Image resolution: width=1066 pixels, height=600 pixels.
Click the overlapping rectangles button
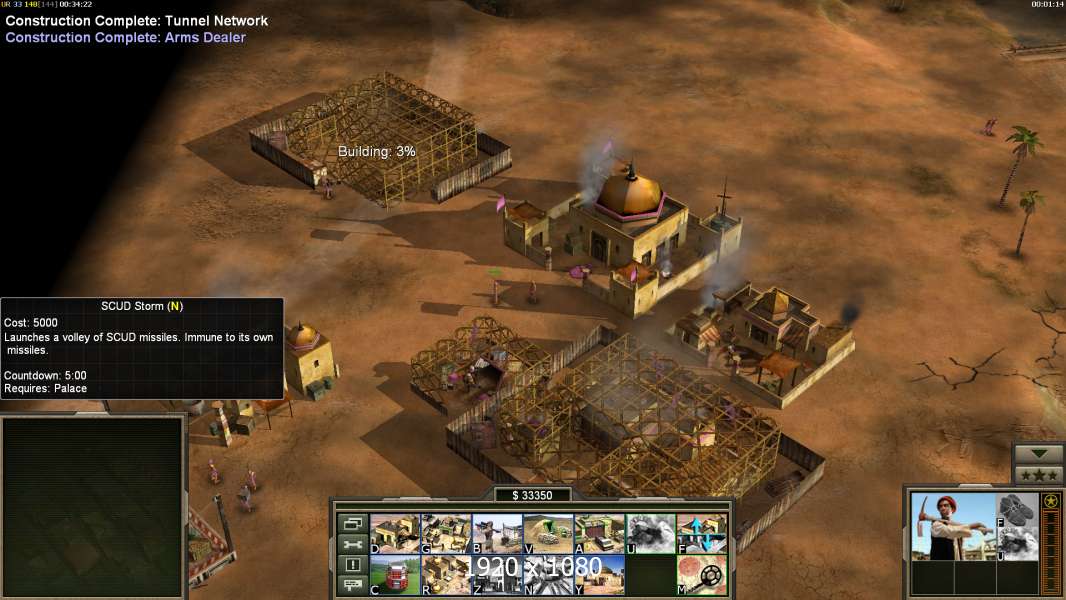click(353, 523)
